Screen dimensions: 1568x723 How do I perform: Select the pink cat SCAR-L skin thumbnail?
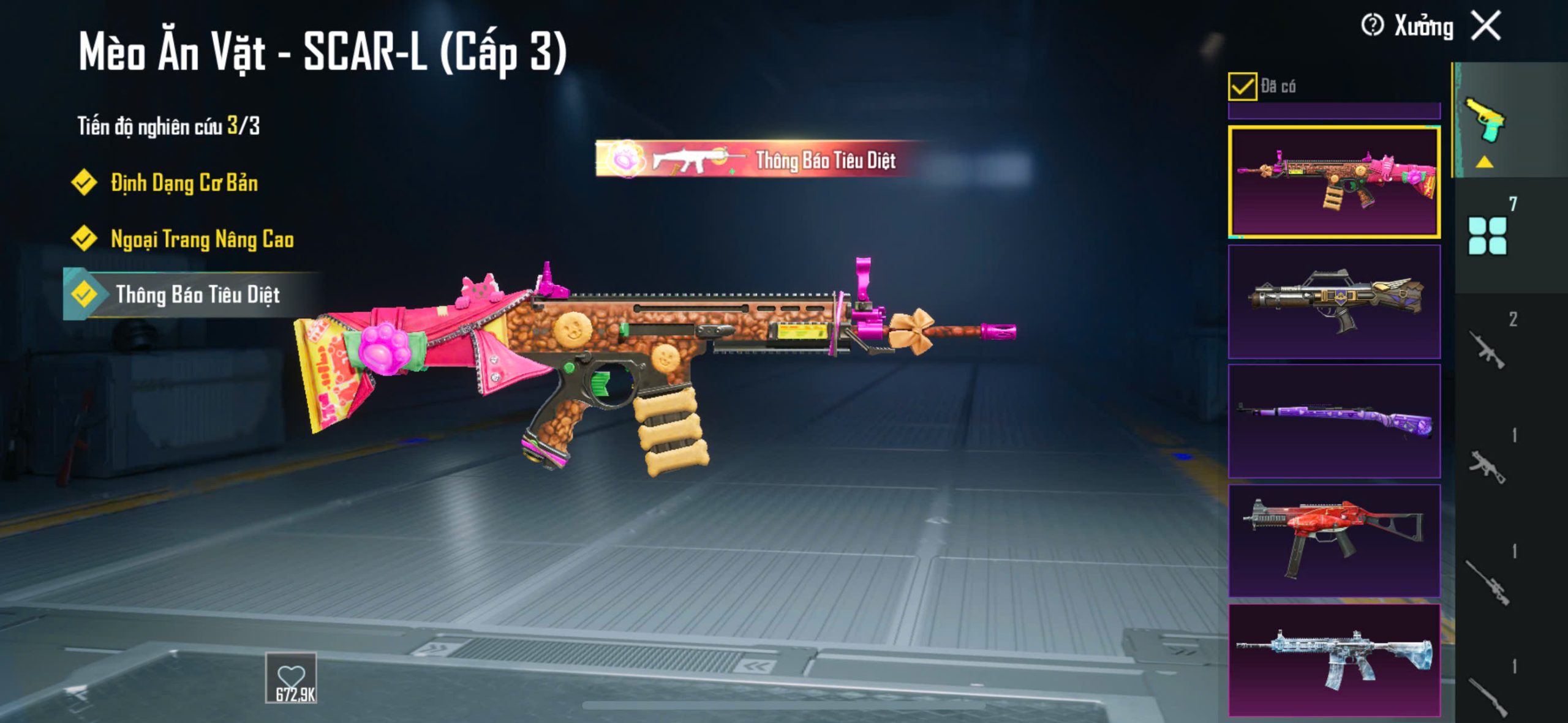tap(1334, 182)
